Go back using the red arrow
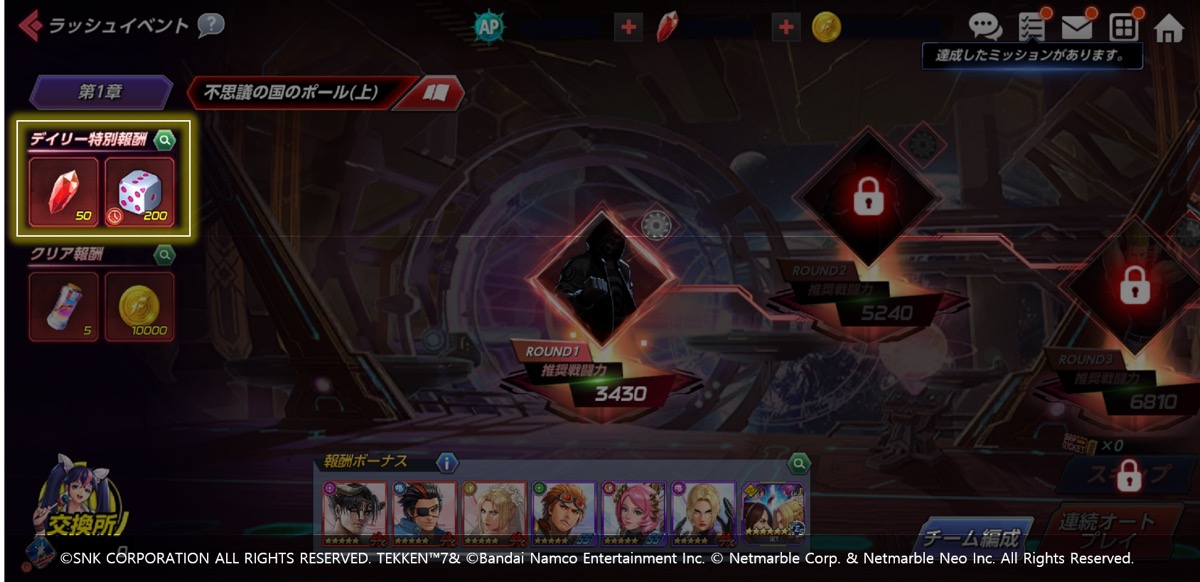The height and width of the screenshot is (582, 1200). click(x=30, y=26)
